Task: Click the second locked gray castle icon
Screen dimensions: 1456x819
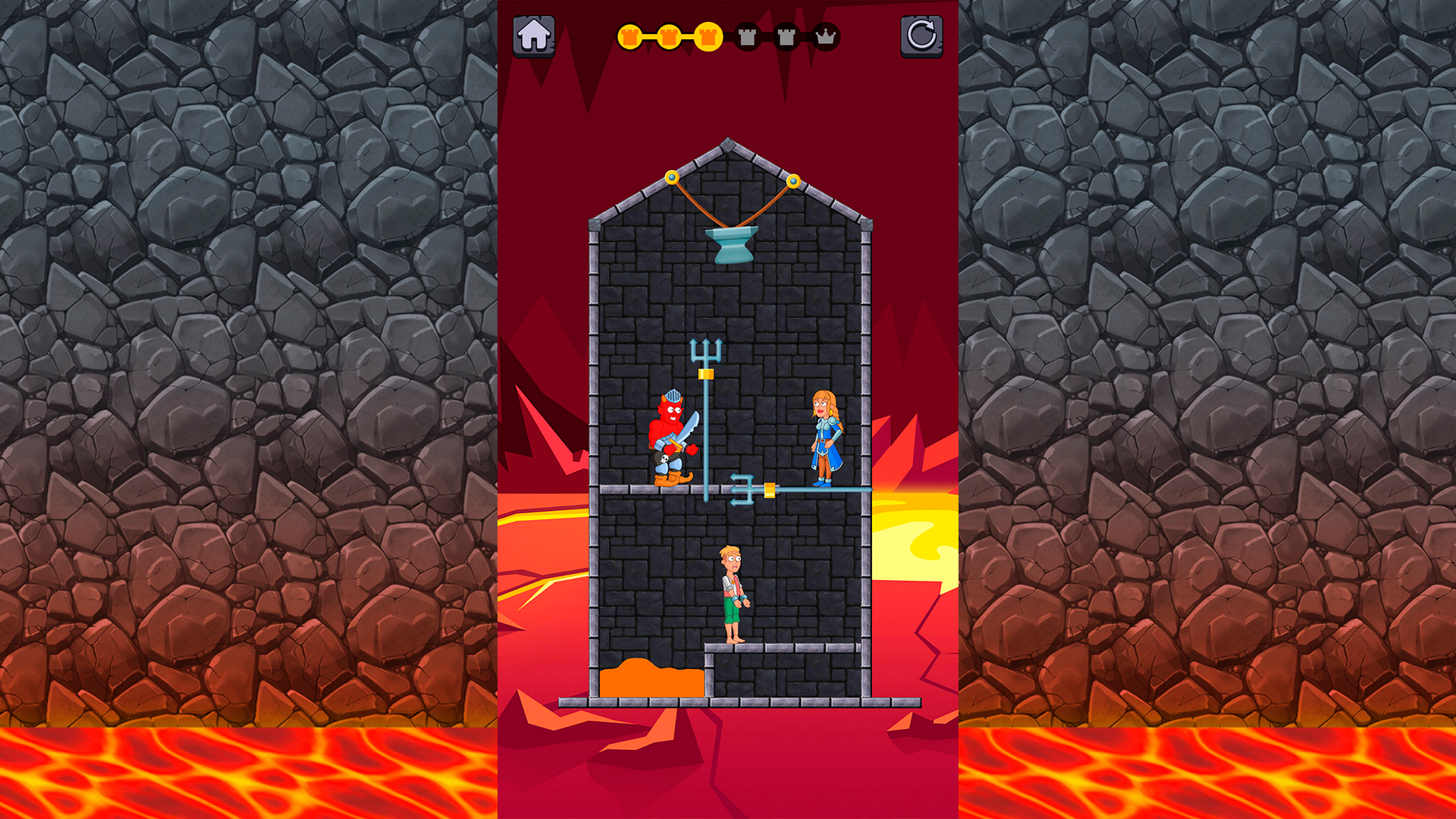Action: tap(786, 36)
